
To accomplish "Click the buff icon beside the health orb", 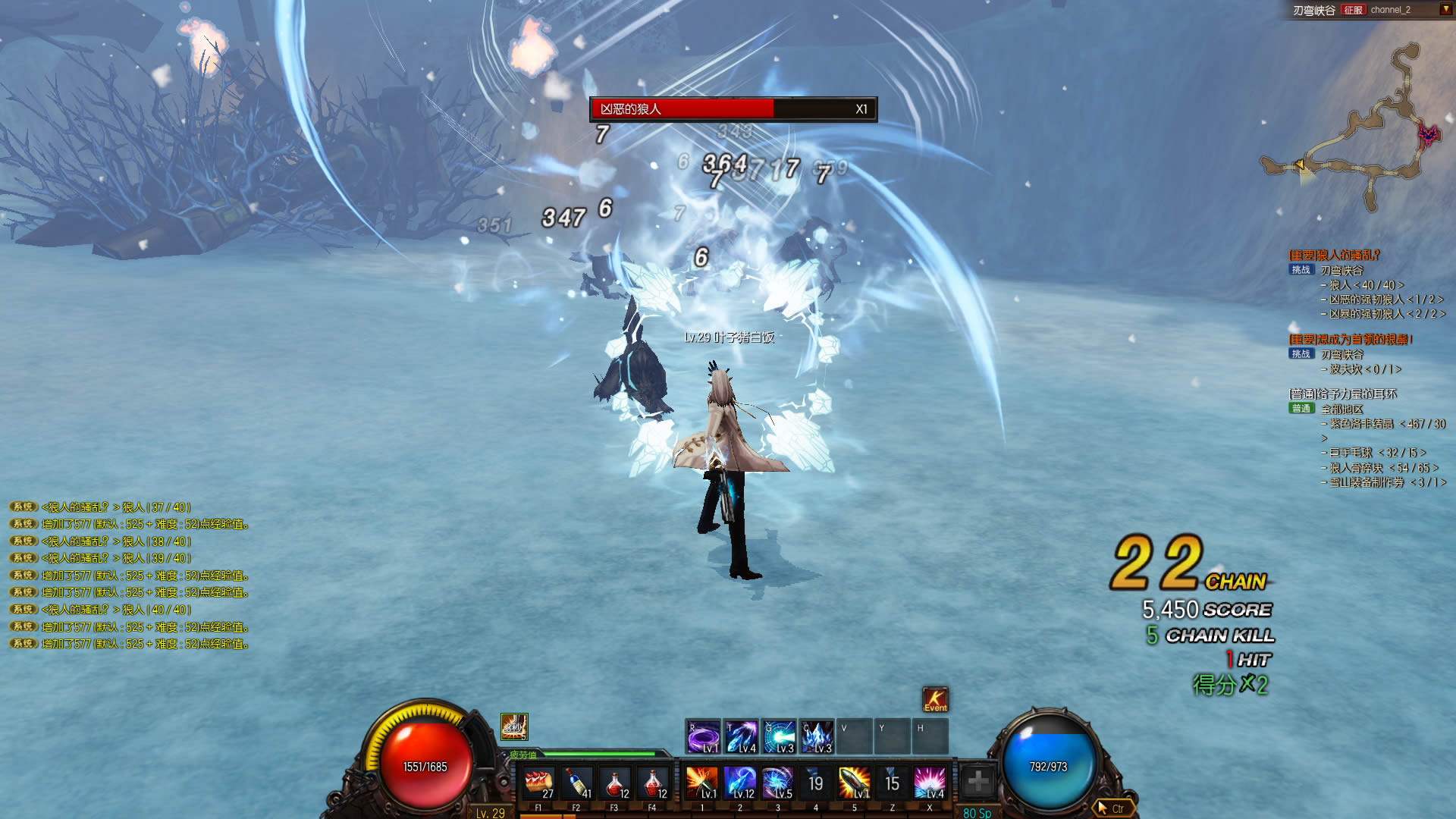I will 514,727.
